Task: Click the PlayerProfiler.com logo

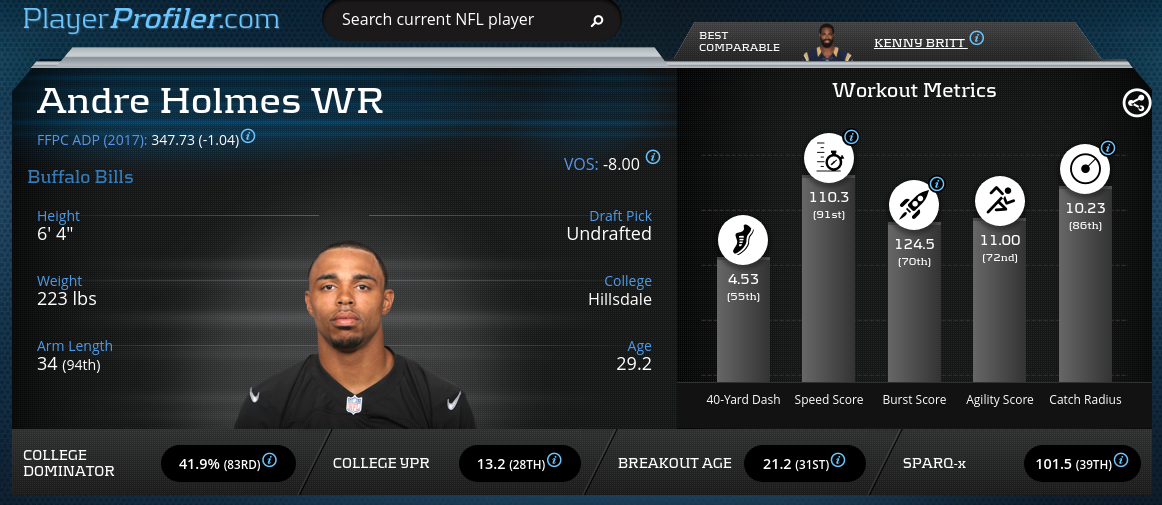Action: (150, 18)
